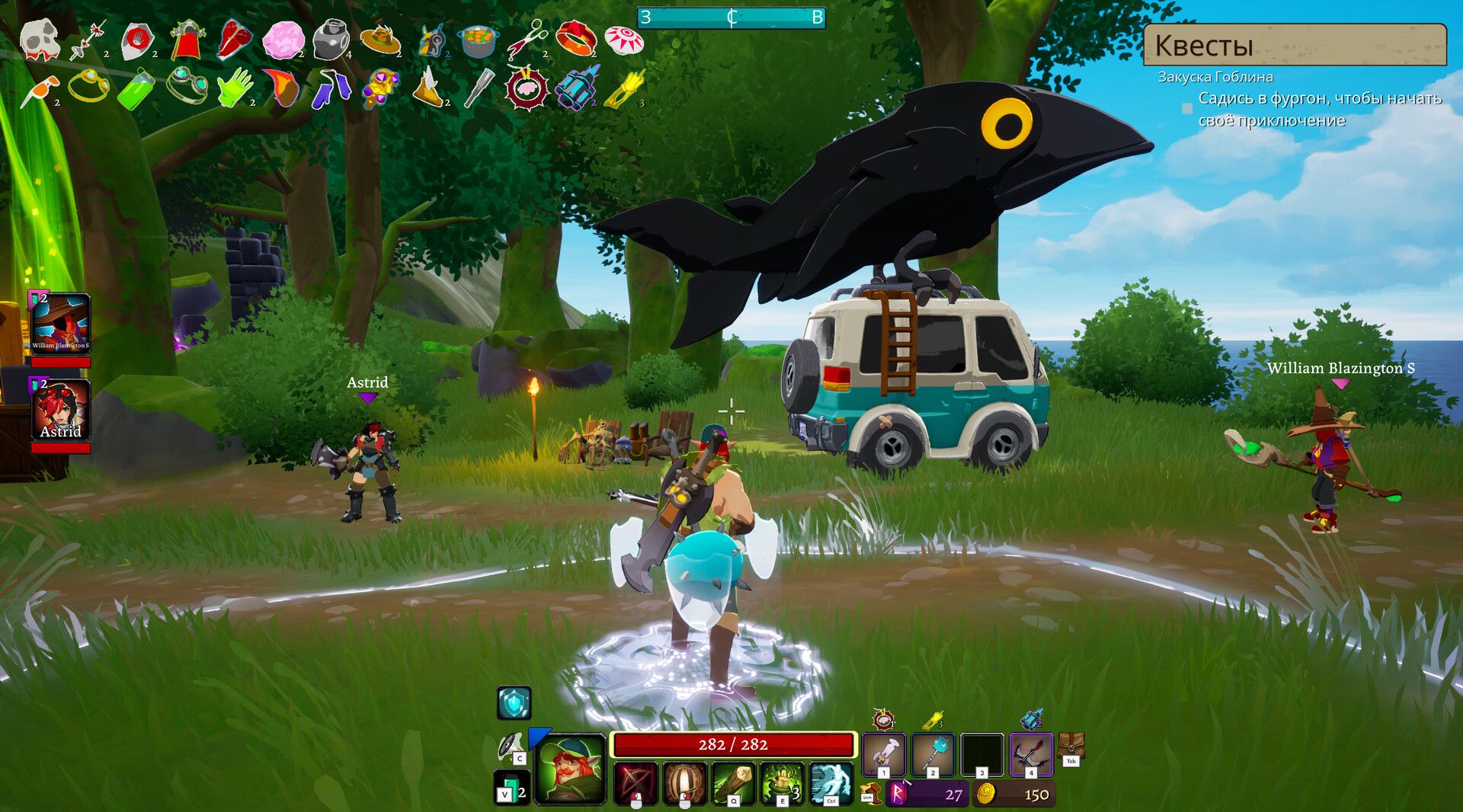Image resolution: width=1463 pixels, height=812 pixels.
Task: Select Astrid's party portrait
Action: [60, 411]
